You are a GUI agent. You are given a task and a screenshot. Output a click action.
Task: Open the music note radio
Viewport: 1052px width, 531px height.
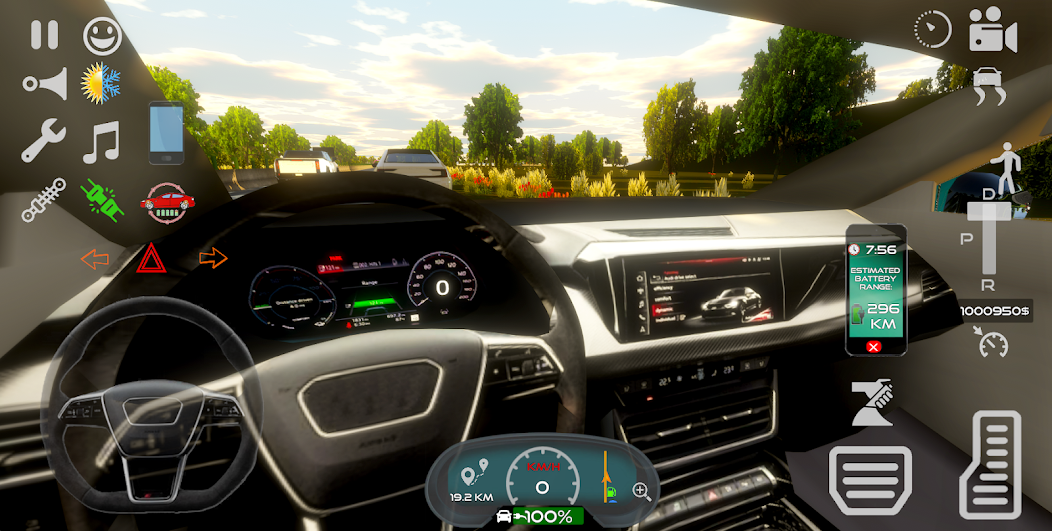pos(101,141)
